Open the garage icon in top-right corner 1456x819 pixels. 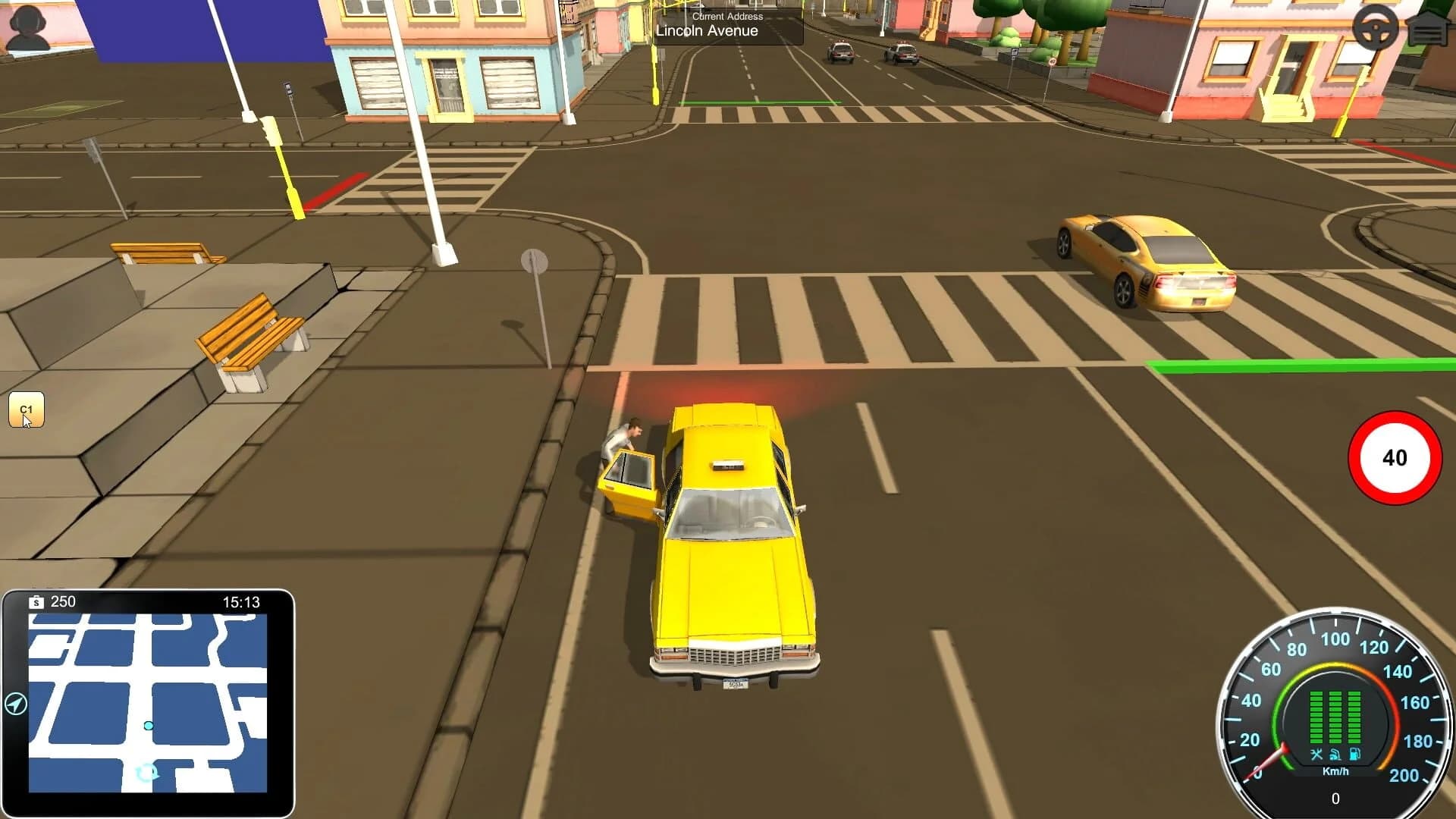pos(1429,28)
